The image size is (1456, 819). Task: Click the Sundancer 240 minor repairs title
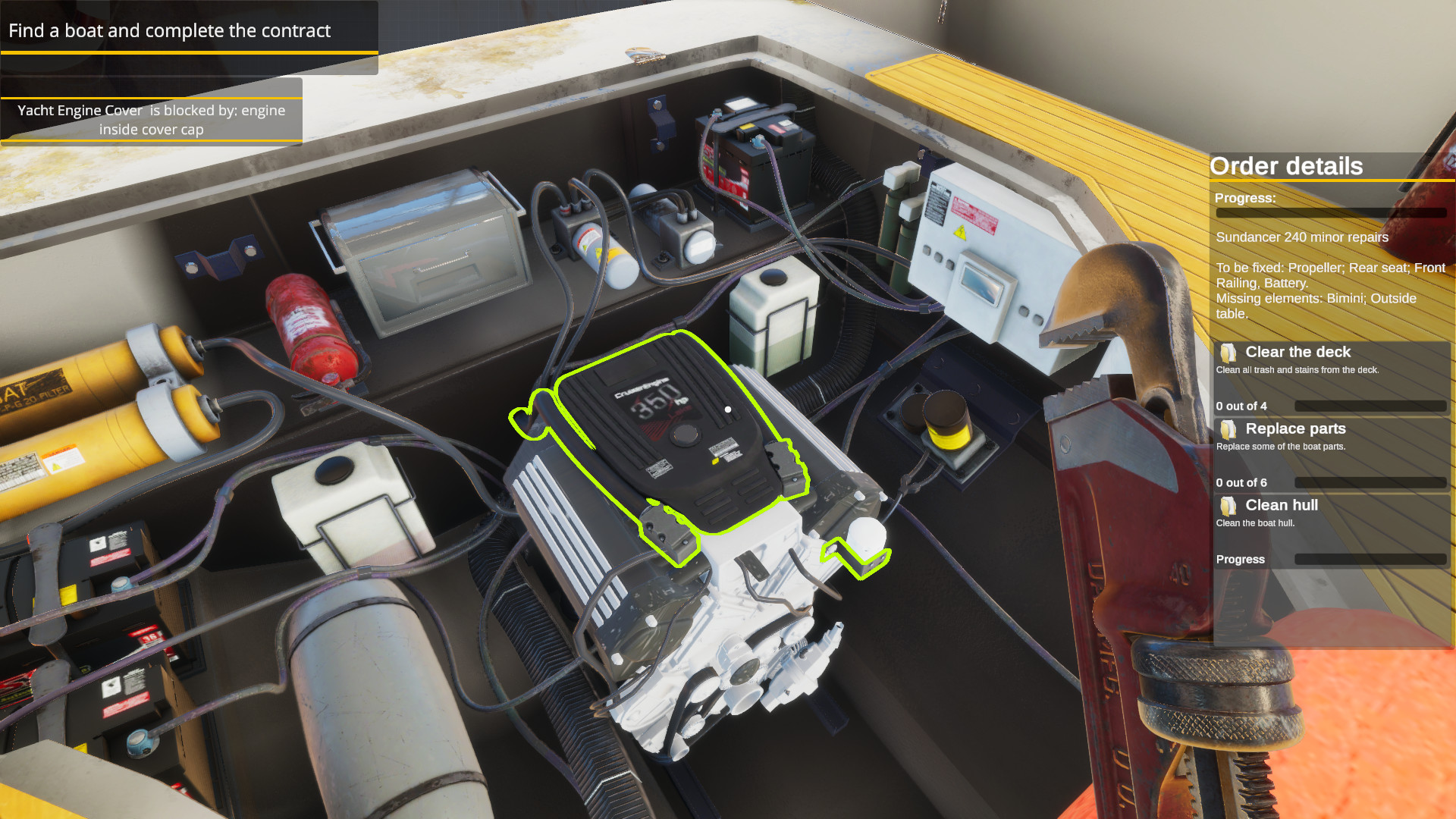[x=1301, y=237]
